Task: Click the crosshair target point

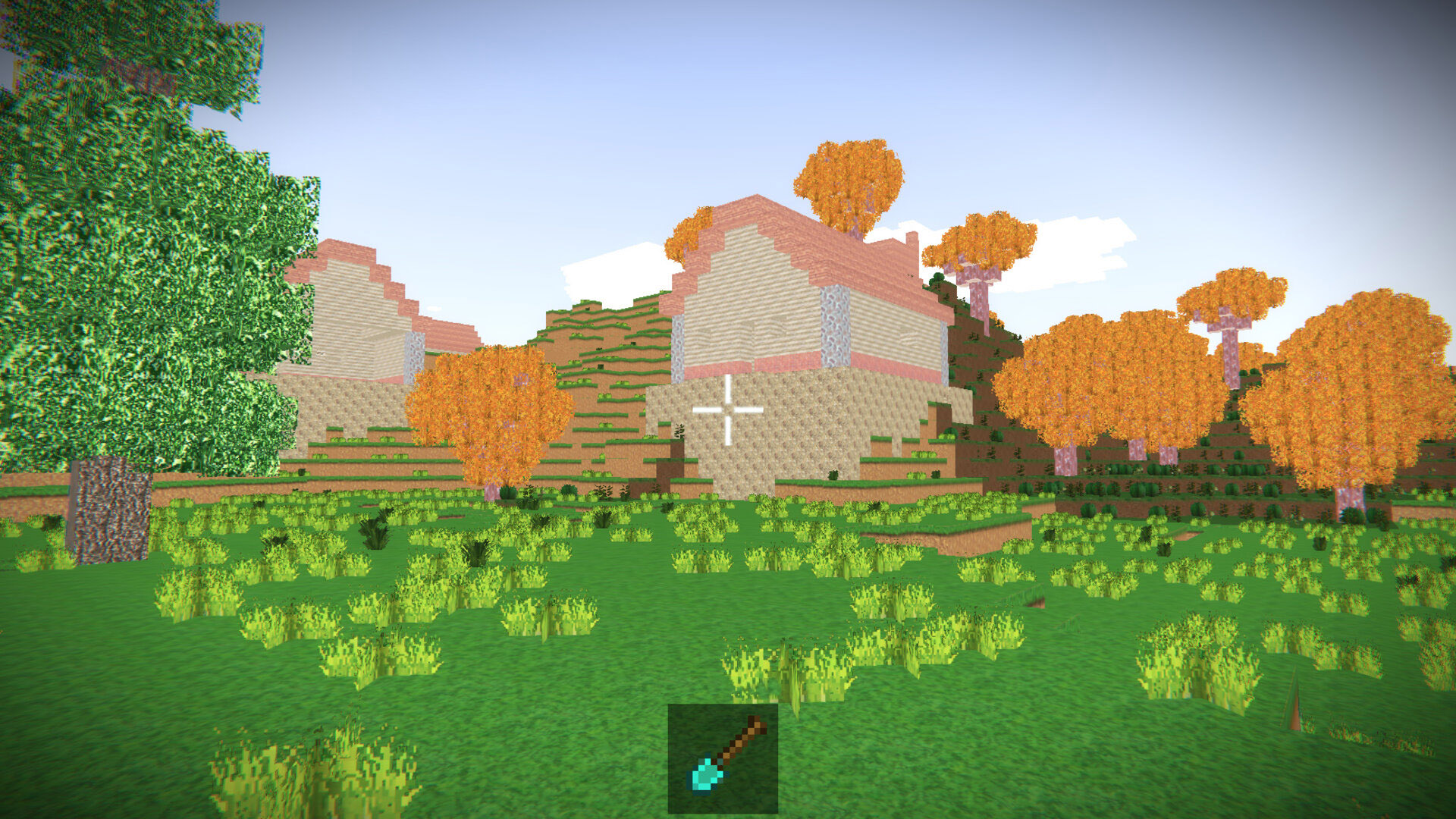Action: tap(726, 410)
